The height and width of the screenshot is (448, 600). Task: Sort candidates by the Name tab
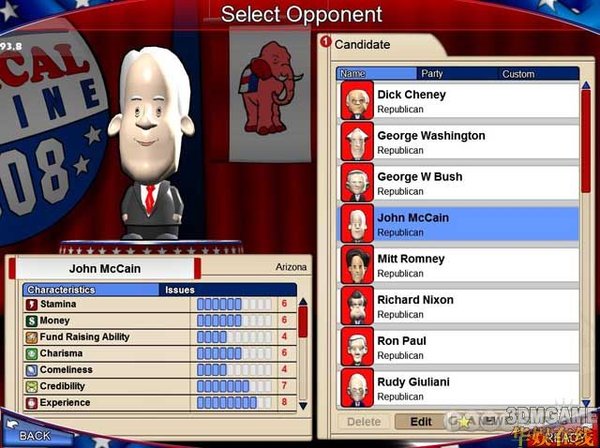[x=376, y=73]
